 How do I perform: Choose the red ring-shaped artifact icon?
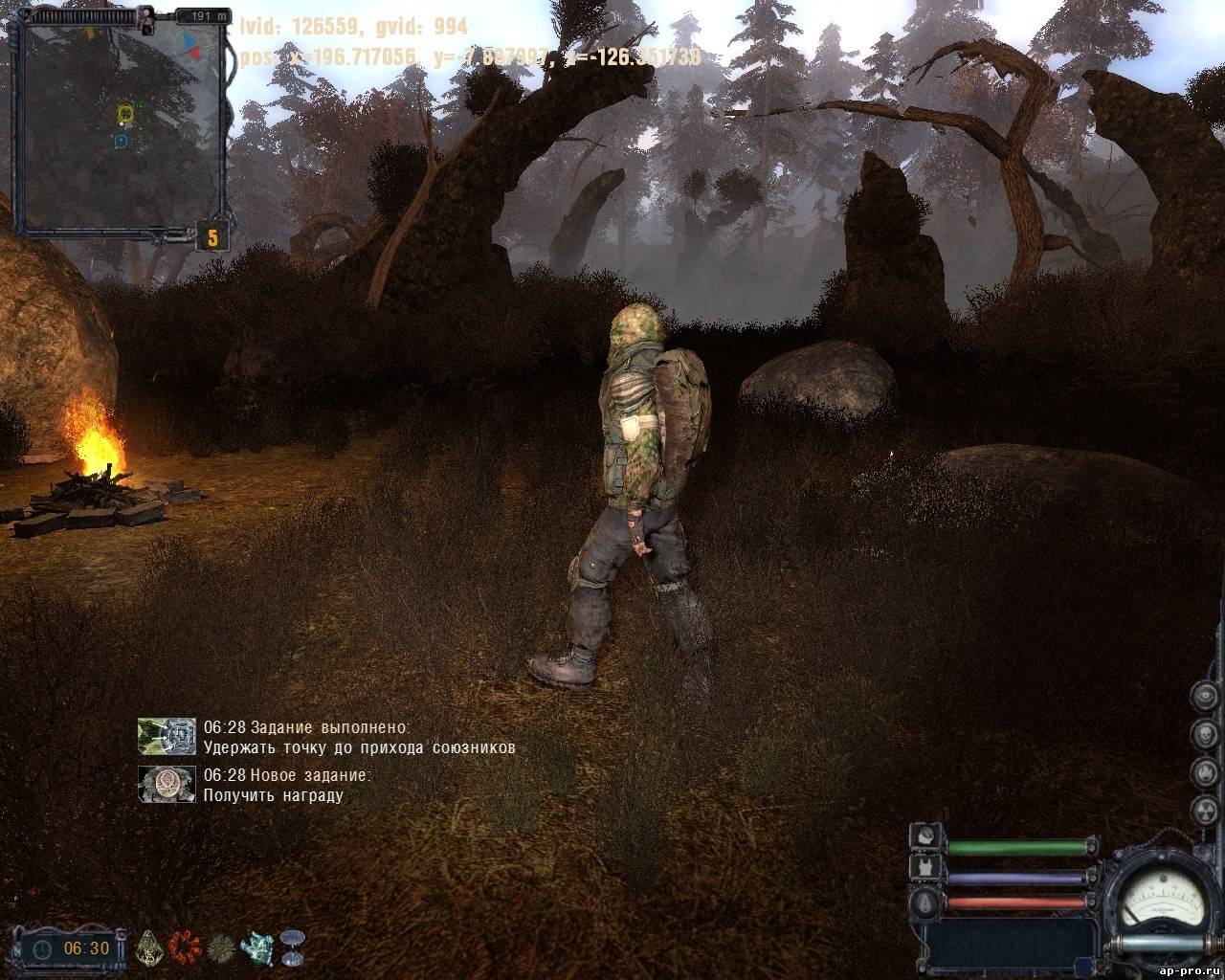pos(183,947)
